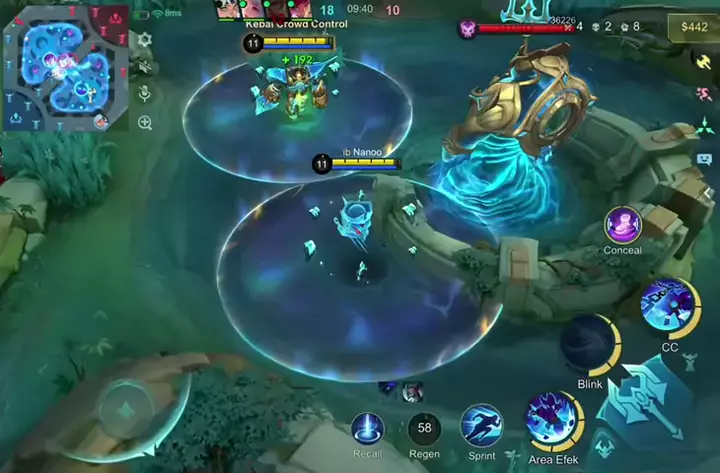This screenshot has height=473, width=720.
Task: Activate the Conceal ability
Action: point(623,225)
